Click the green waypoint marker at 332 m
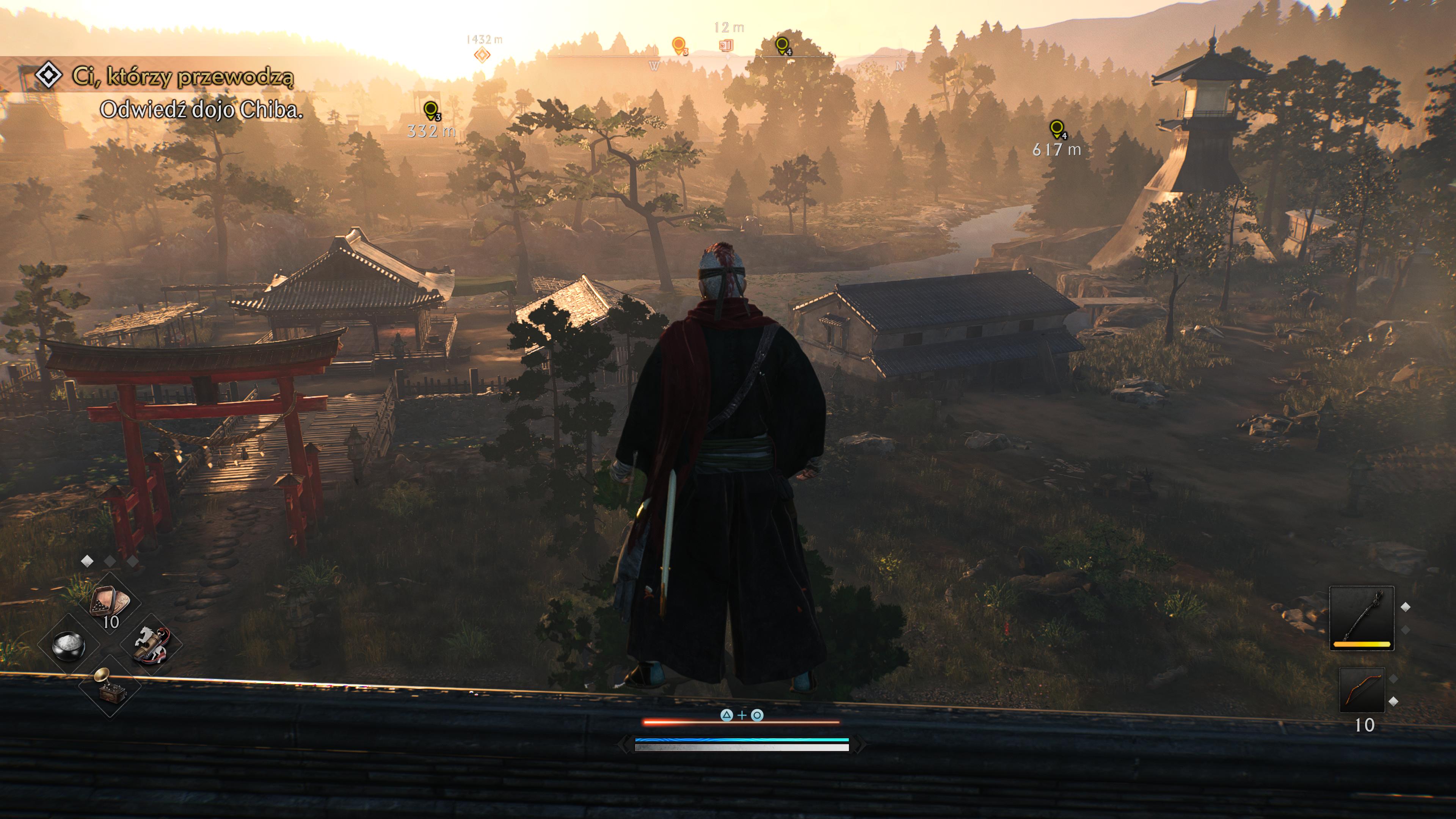 431,110
